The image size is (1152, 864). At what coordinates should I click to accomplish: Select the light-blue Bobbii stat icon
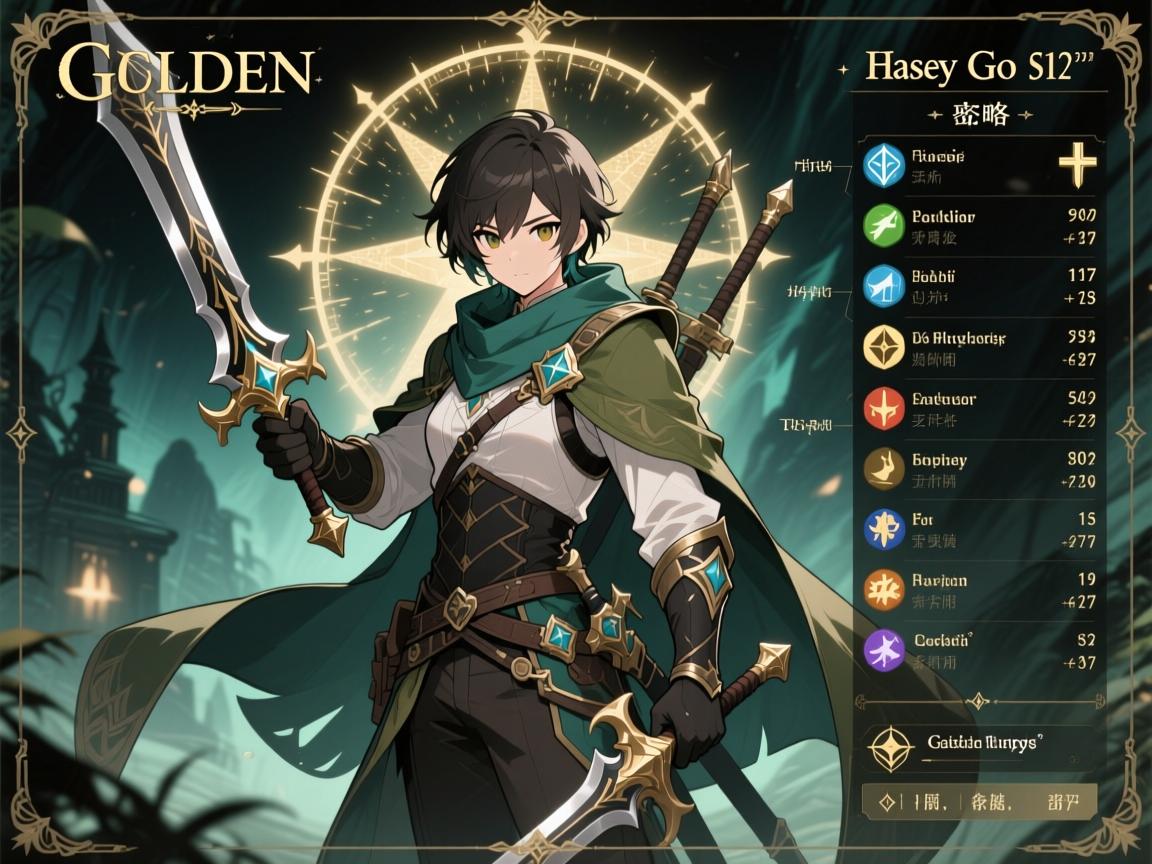coord(883,286)
